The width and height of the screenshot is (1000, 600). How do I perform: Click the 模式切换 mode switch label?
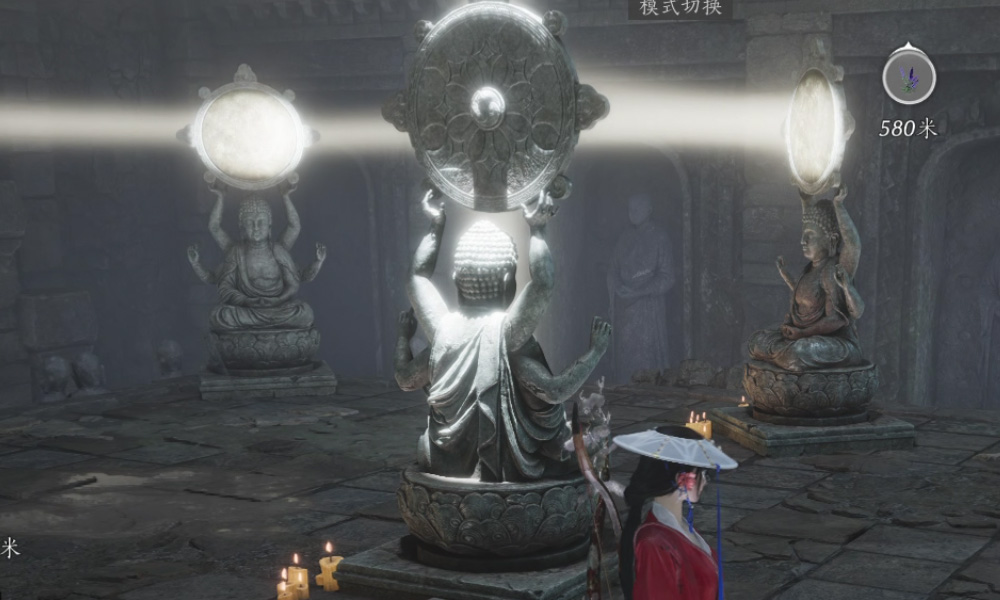(x=680, y=9)
